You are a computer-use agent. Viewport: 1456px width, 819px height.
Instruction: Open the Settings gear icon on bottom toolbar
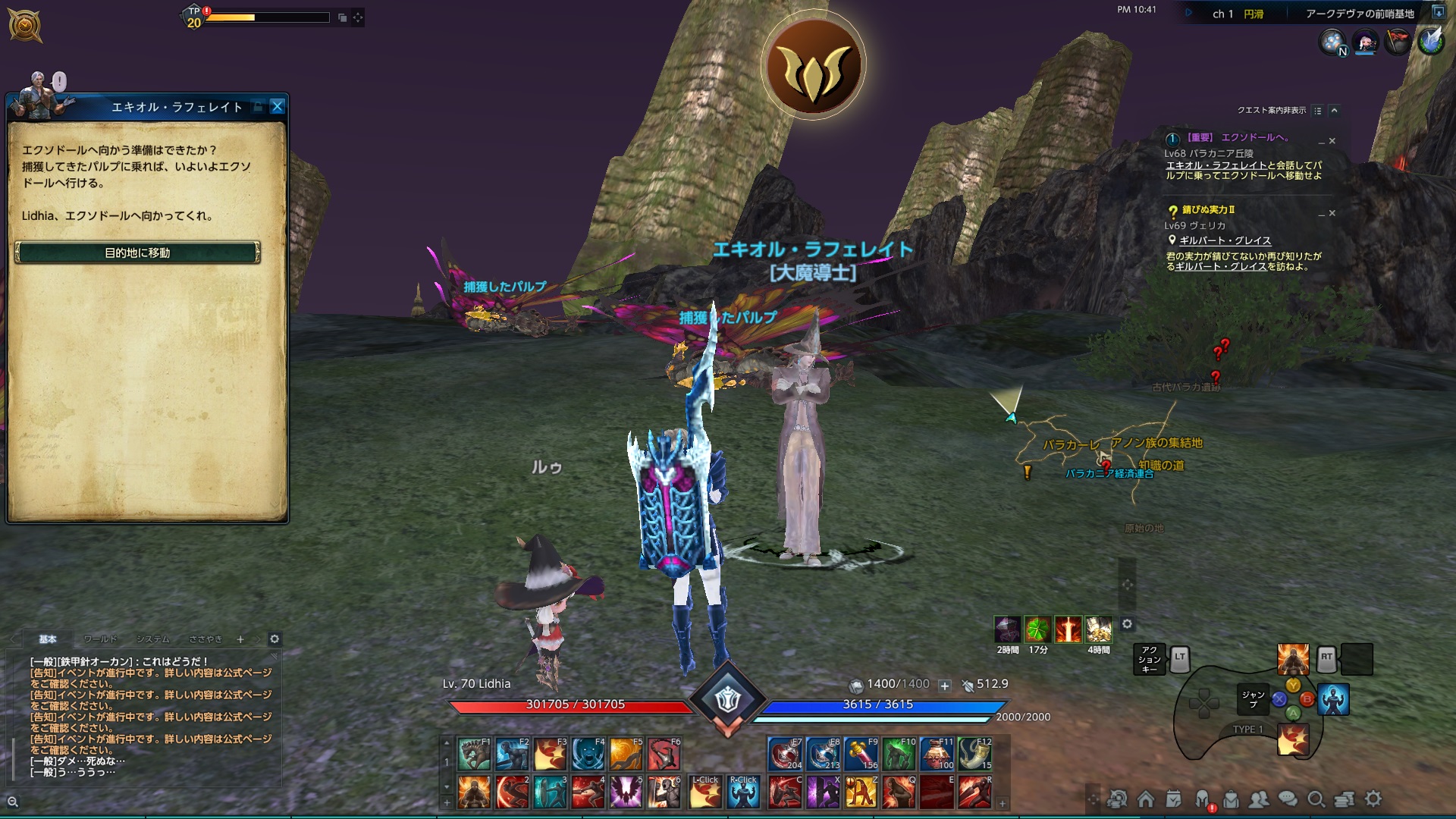click(x=1372, y=799)
